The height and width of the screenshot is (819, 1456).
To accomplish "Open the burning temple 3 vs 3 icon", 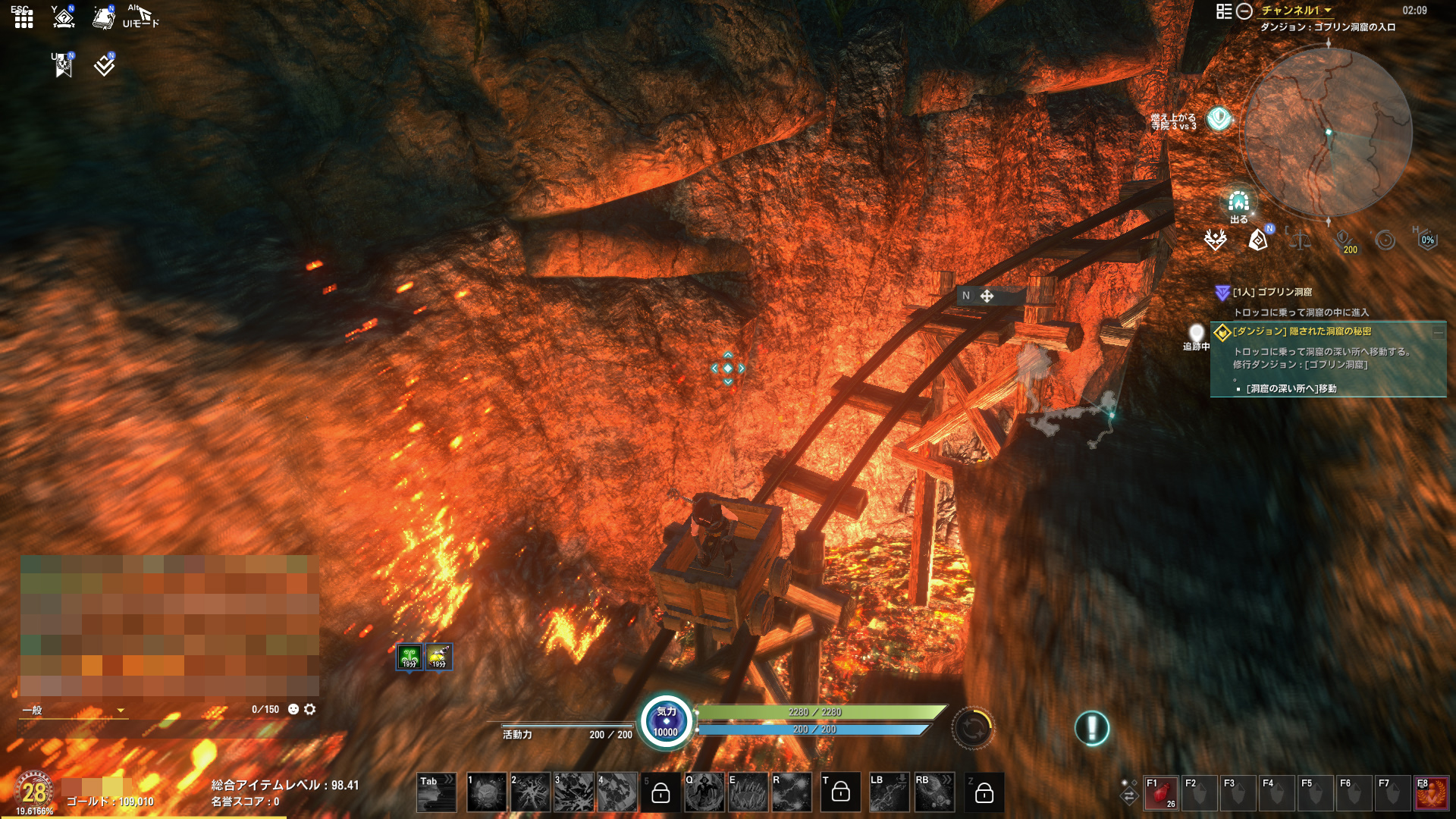I will 1219,119.
